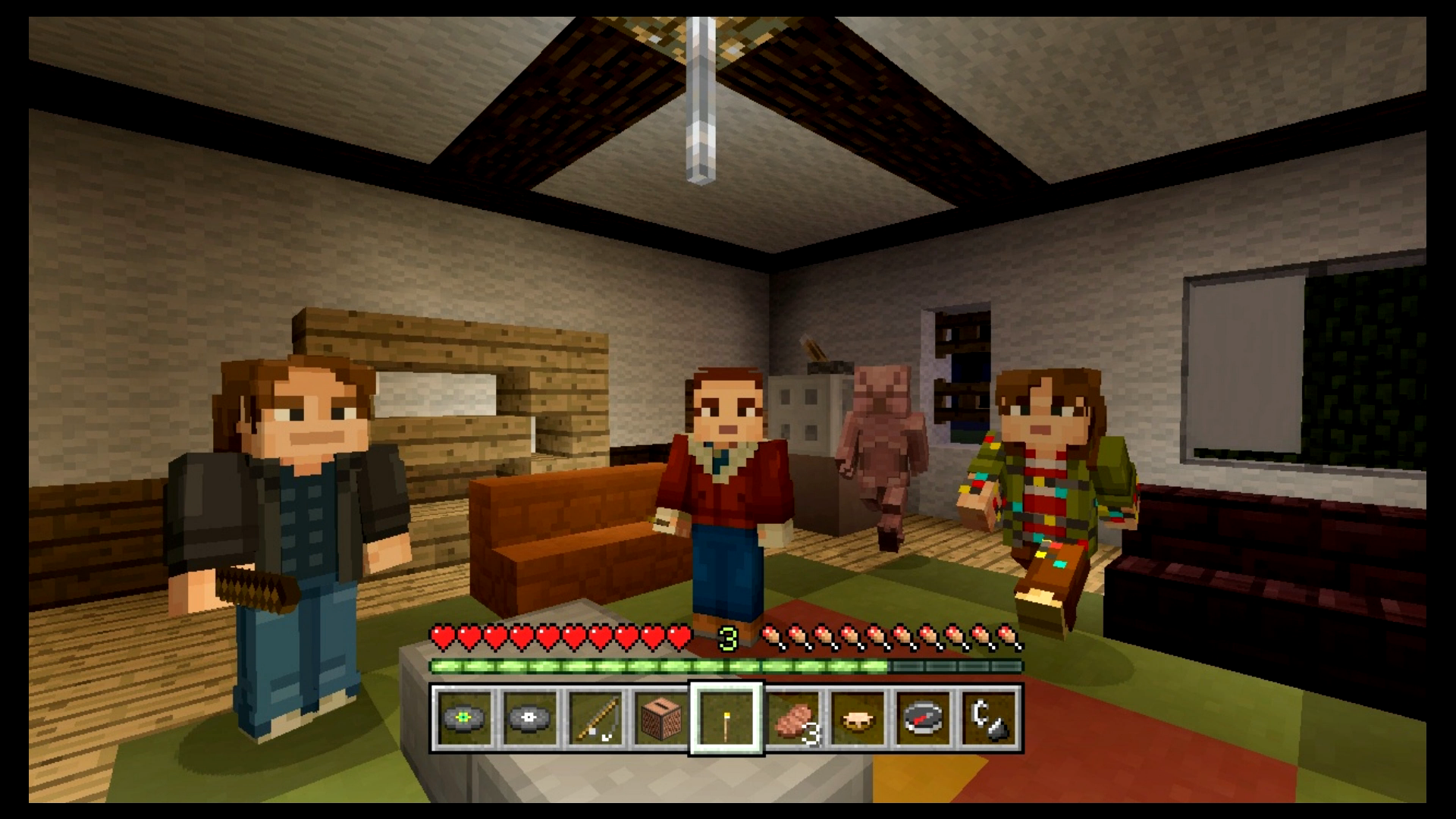Screen dimensions: 1456x819
Task: Select the torch in the hotbar
Action: (726, 717)
